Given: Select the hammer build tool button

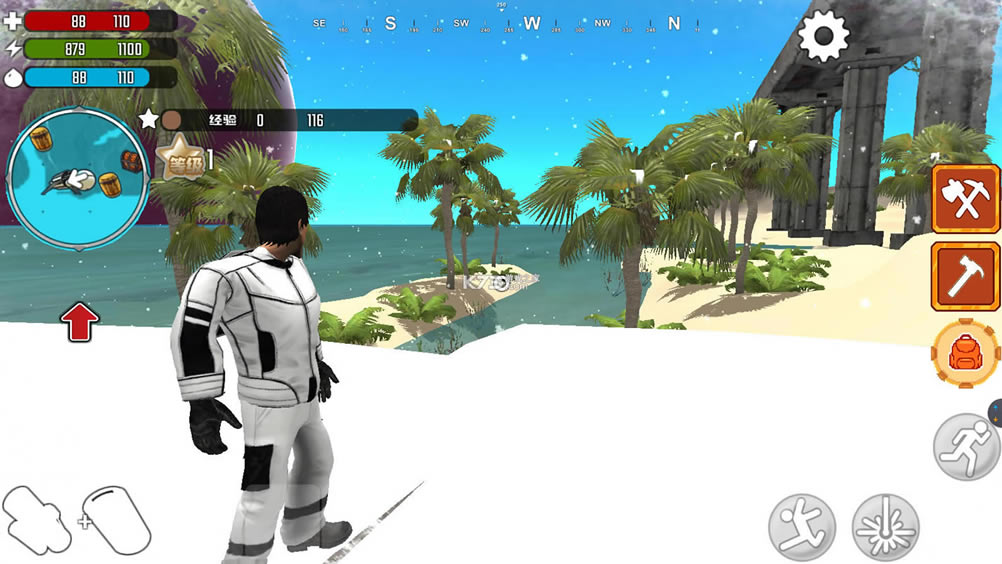Looking at the screenshot, I should pyautogui.click(x=965, y=276).
